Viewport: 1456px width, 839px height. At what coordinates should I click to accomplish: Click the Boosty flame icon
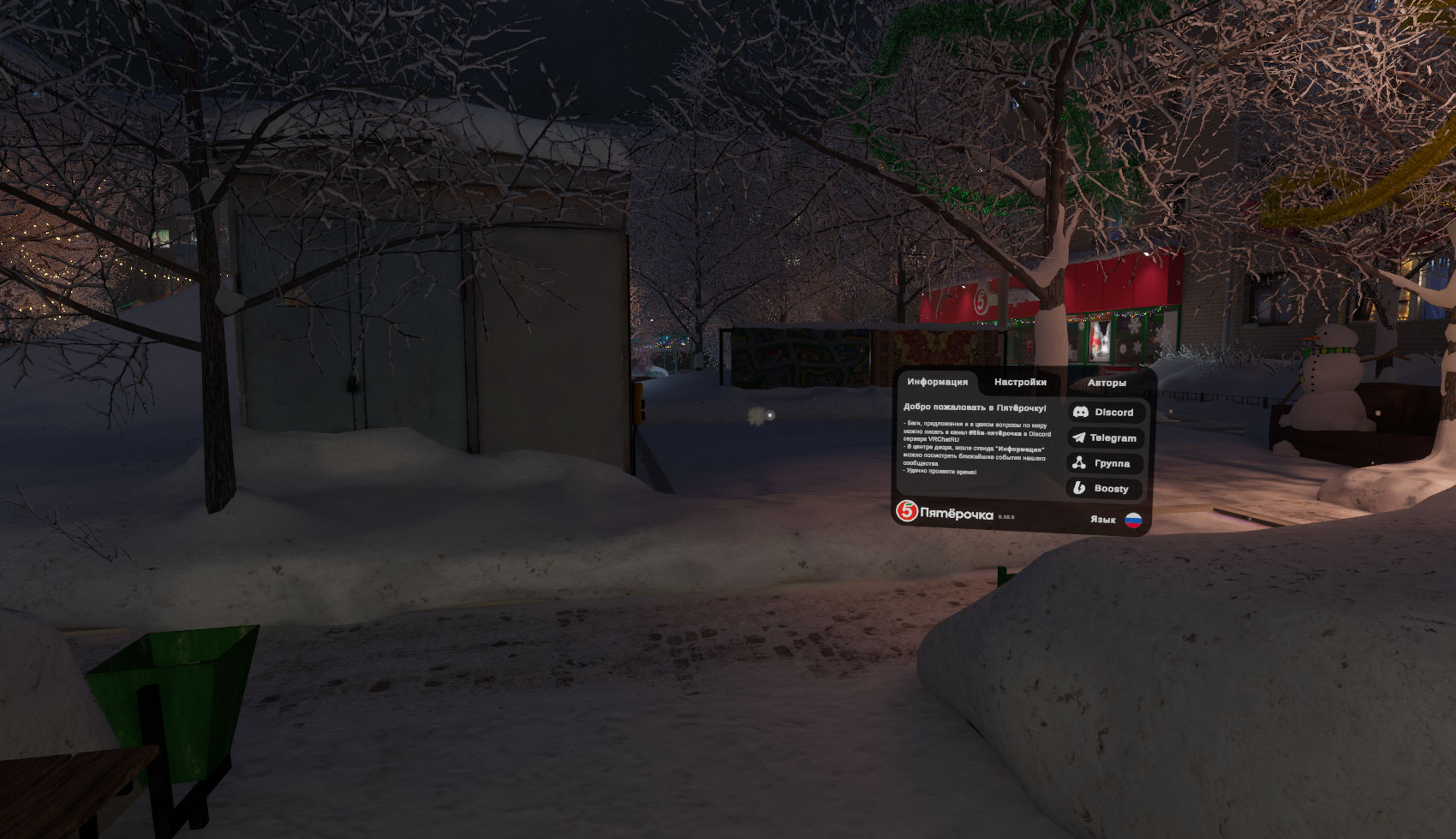point(1080,488)
